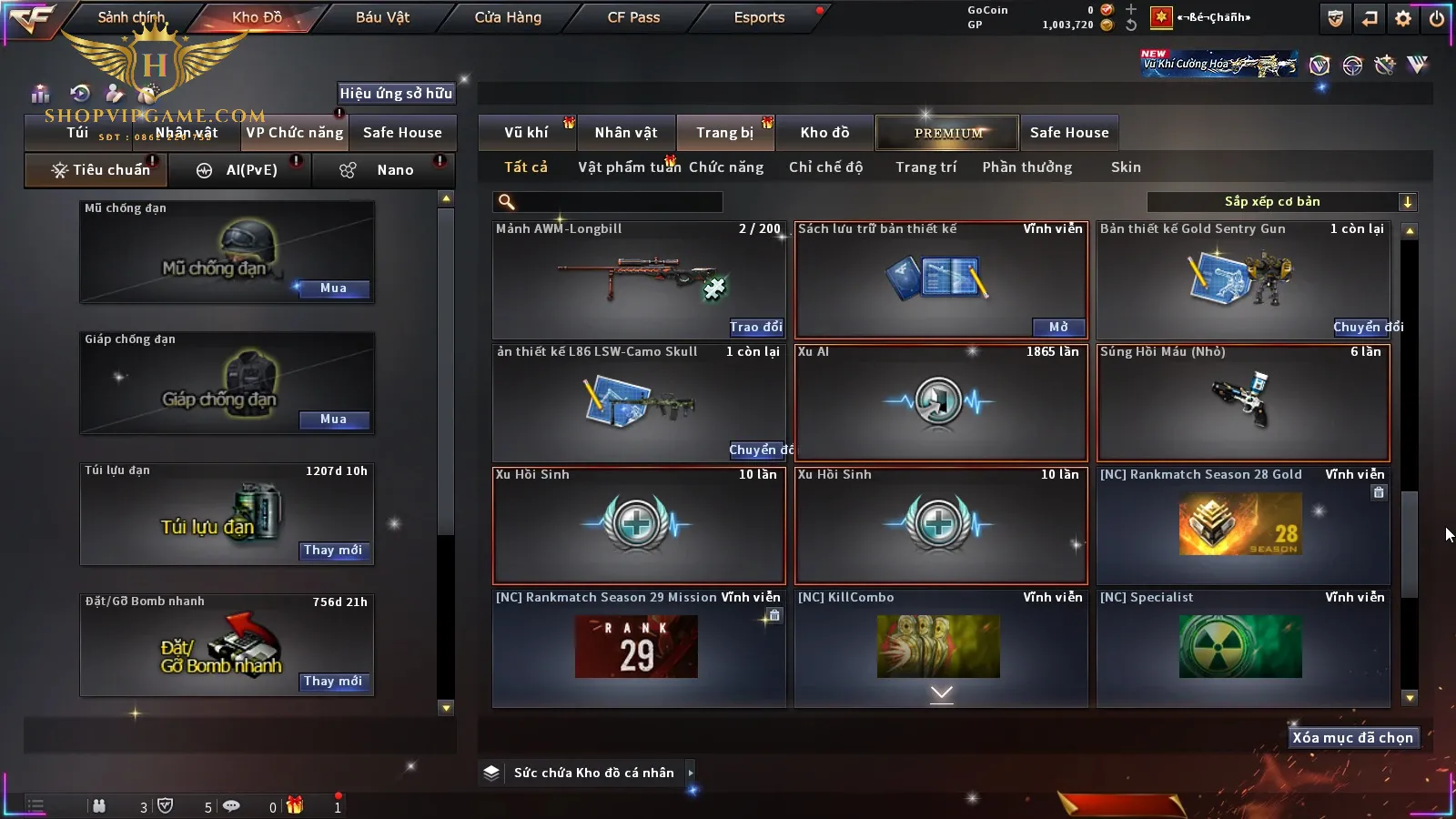Choose the Súng Hồi Máu (Nhỏ) item
The image size is (1456, 819).
pos(1243,402)
